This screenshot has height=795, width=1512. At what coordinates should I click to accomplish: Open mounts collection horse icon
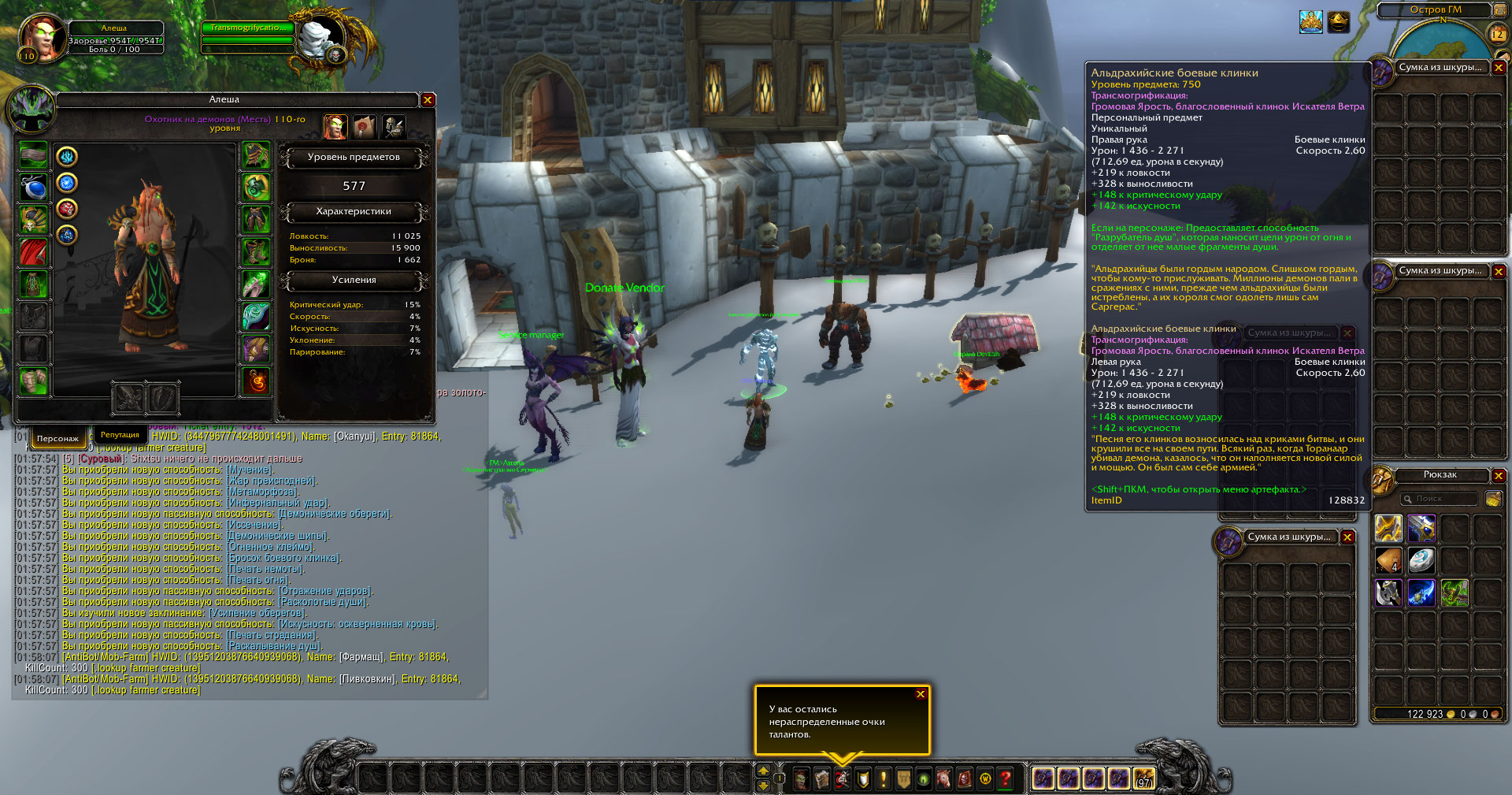click(943, 779)
